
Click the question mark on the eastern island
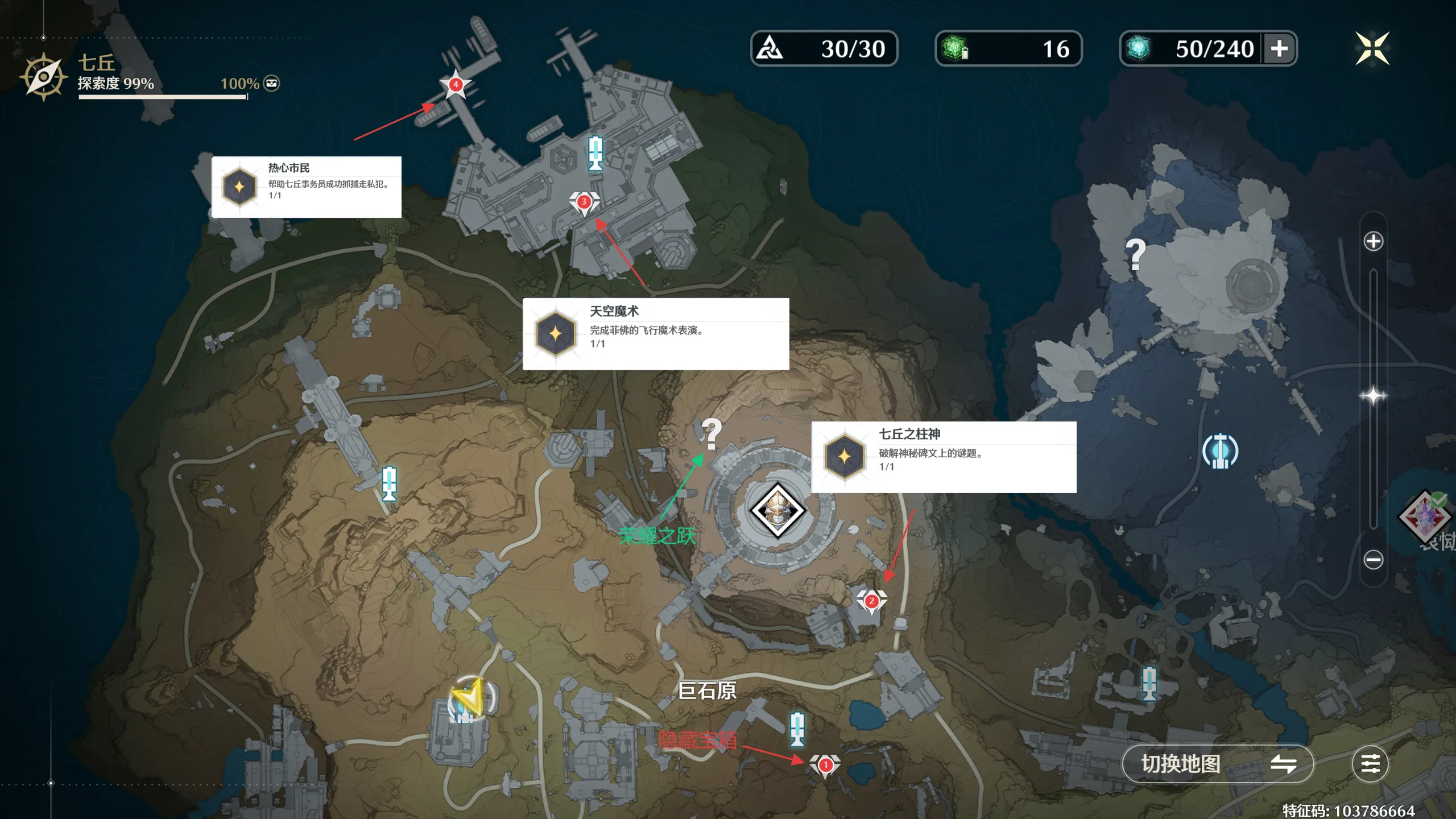[1135, 254]
